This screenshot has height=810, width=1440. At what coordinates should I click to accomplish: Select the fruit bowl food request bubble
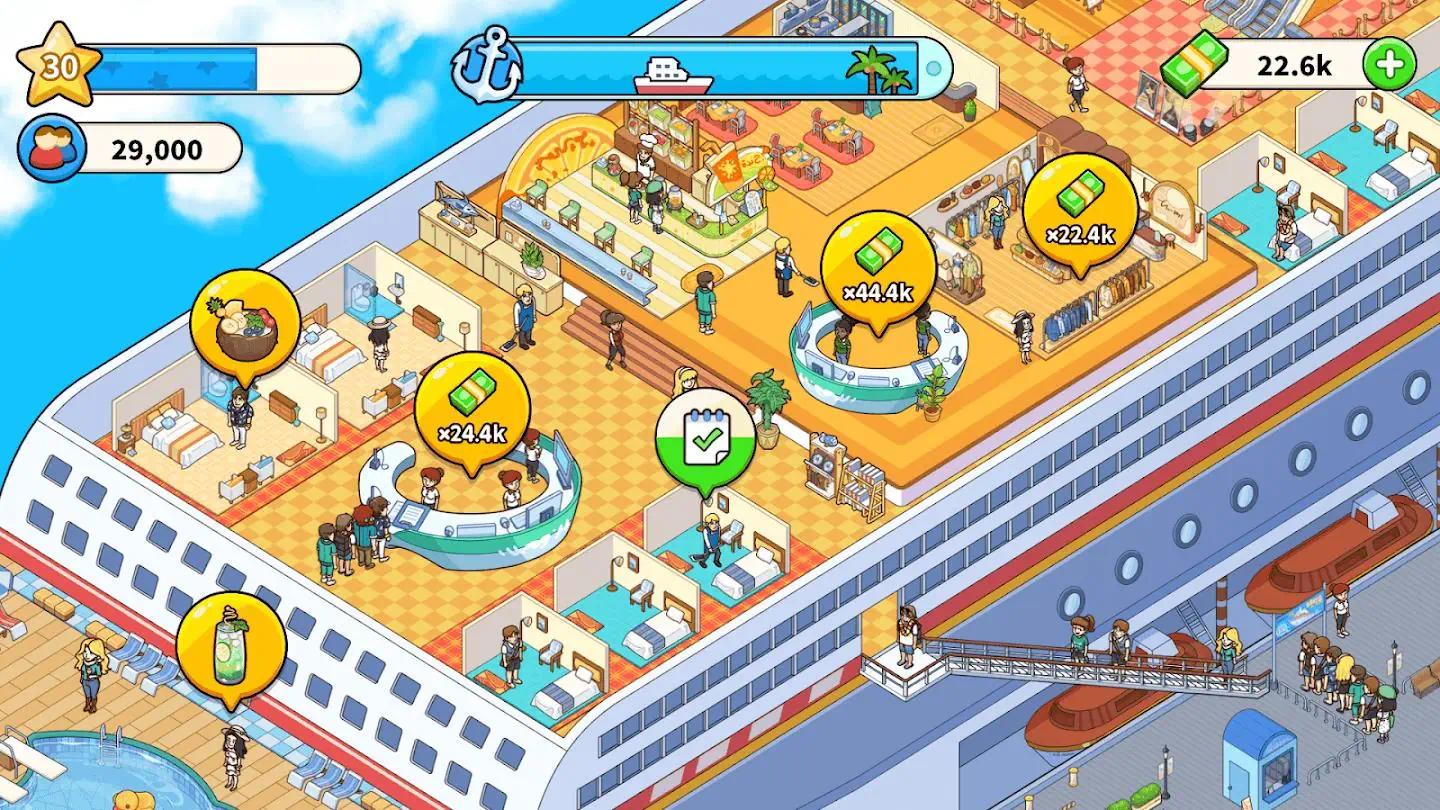tap(245, 324)
